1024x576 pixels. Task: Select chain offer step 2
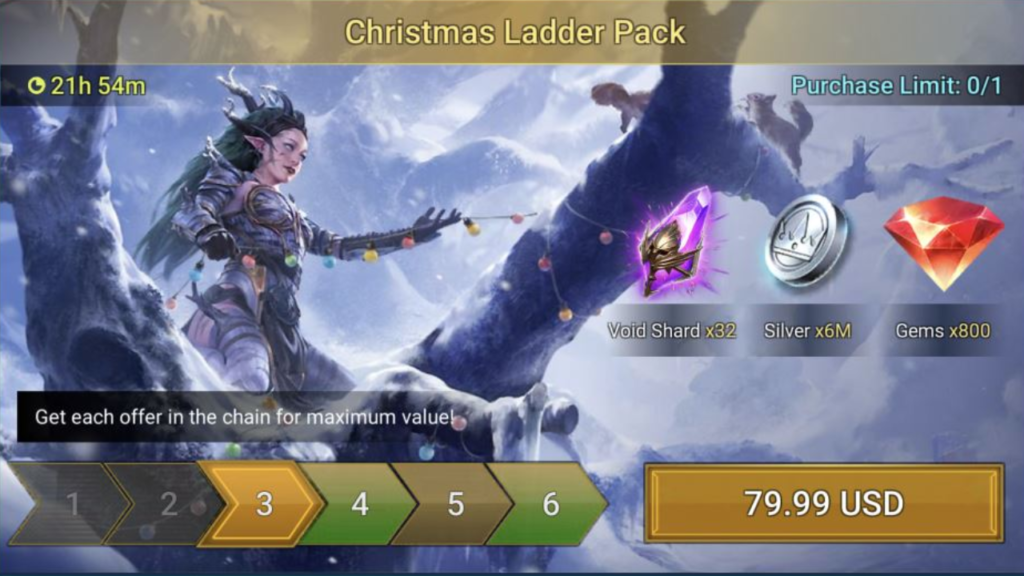coord(167,504)
